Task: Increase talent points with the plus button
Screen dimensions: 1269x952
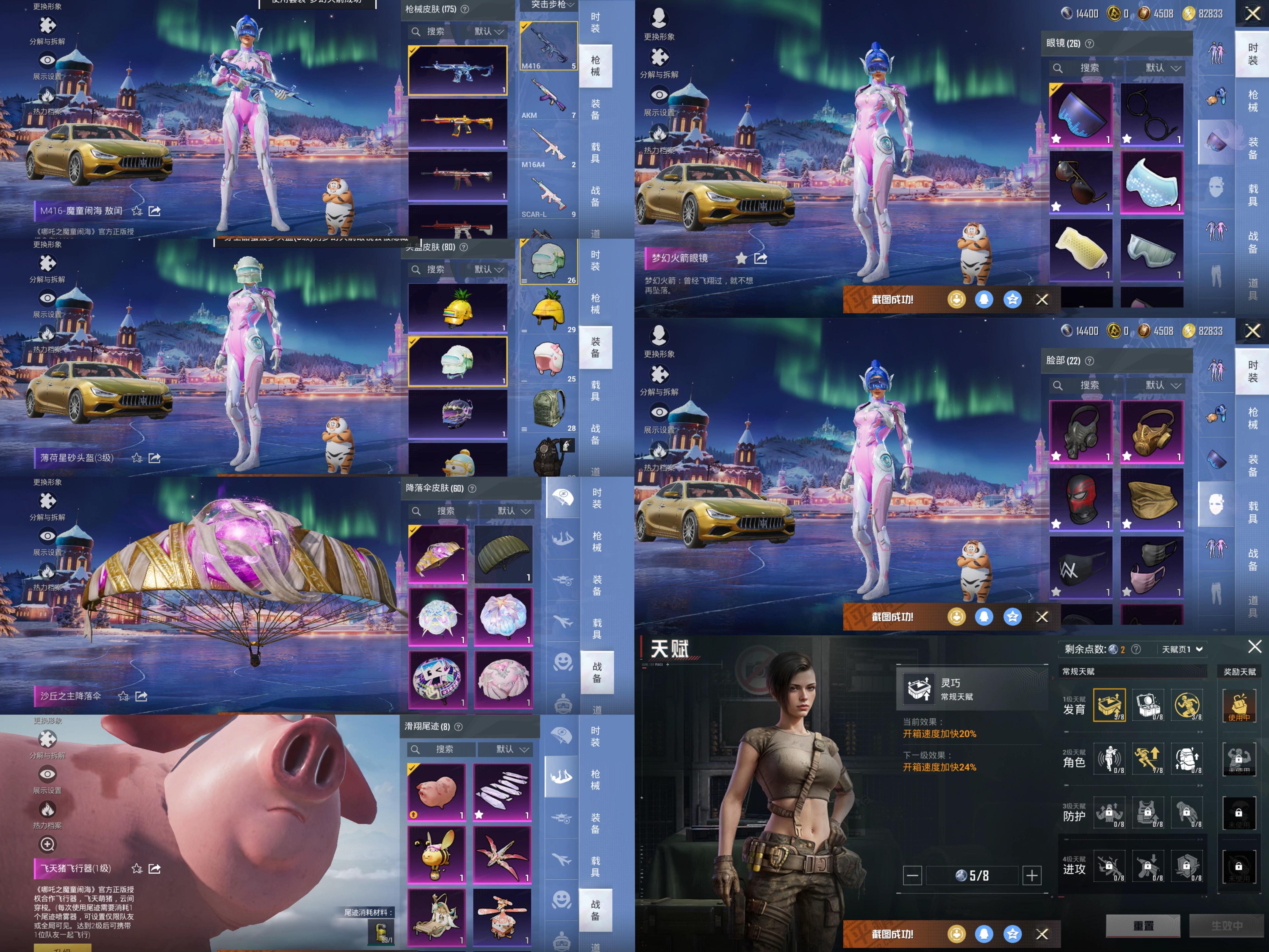Action: pyautogui.click(x=1032, y=876)
